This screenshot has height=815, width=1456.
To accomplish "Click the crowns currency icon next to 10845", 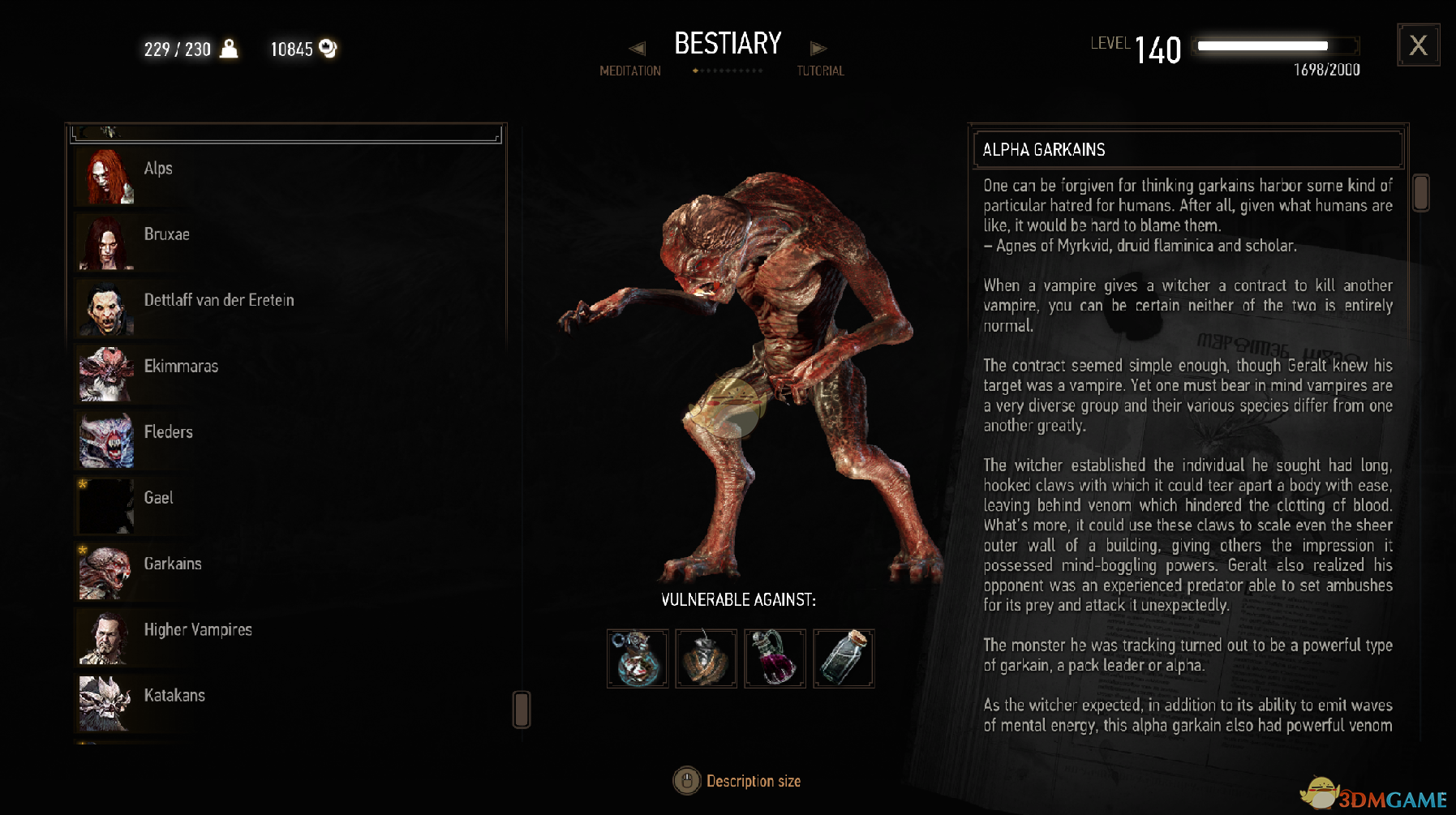I will pyautogui.click(x=327, y=49).
